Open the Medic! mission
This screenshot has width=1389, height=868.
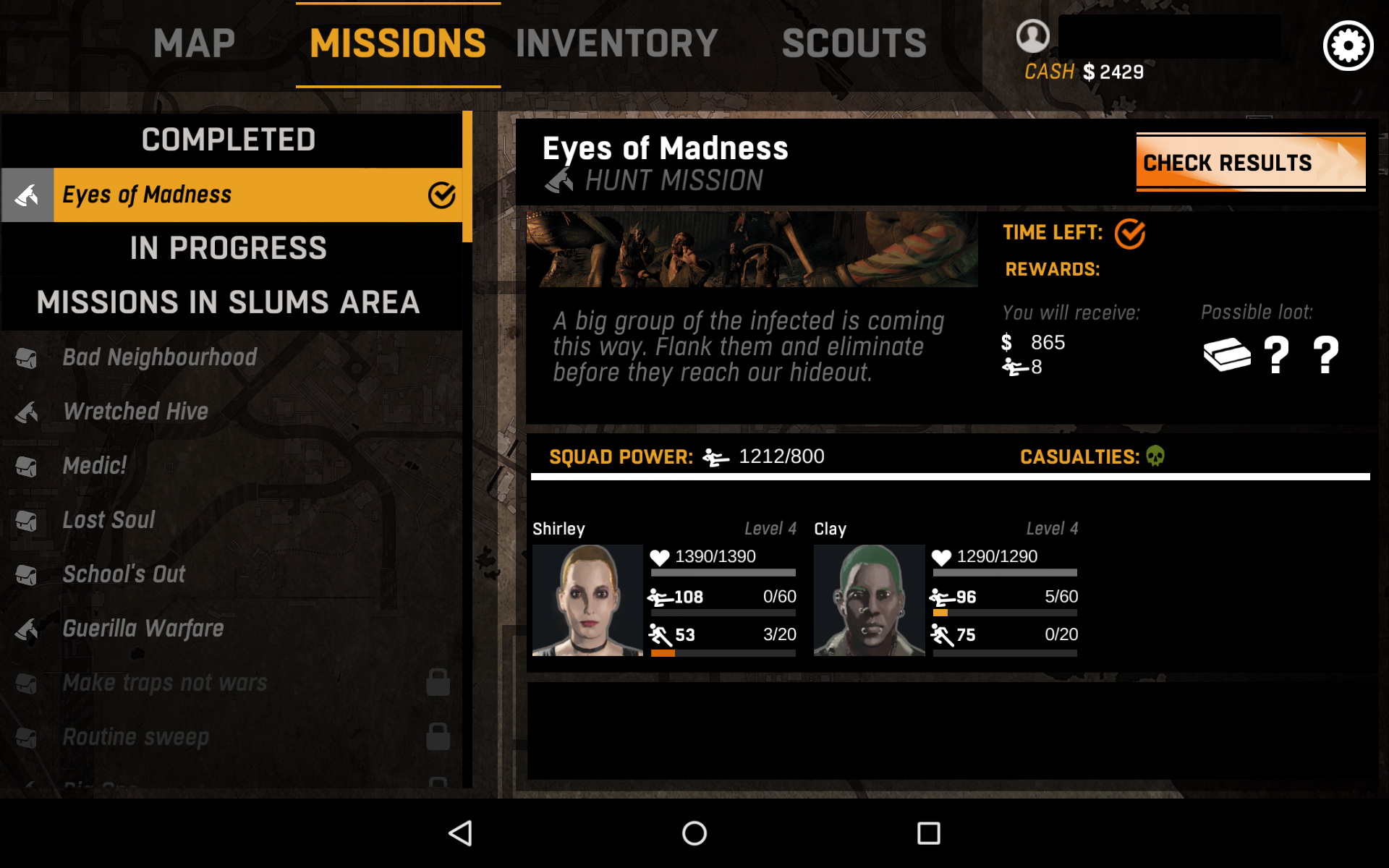coord(95,466)
